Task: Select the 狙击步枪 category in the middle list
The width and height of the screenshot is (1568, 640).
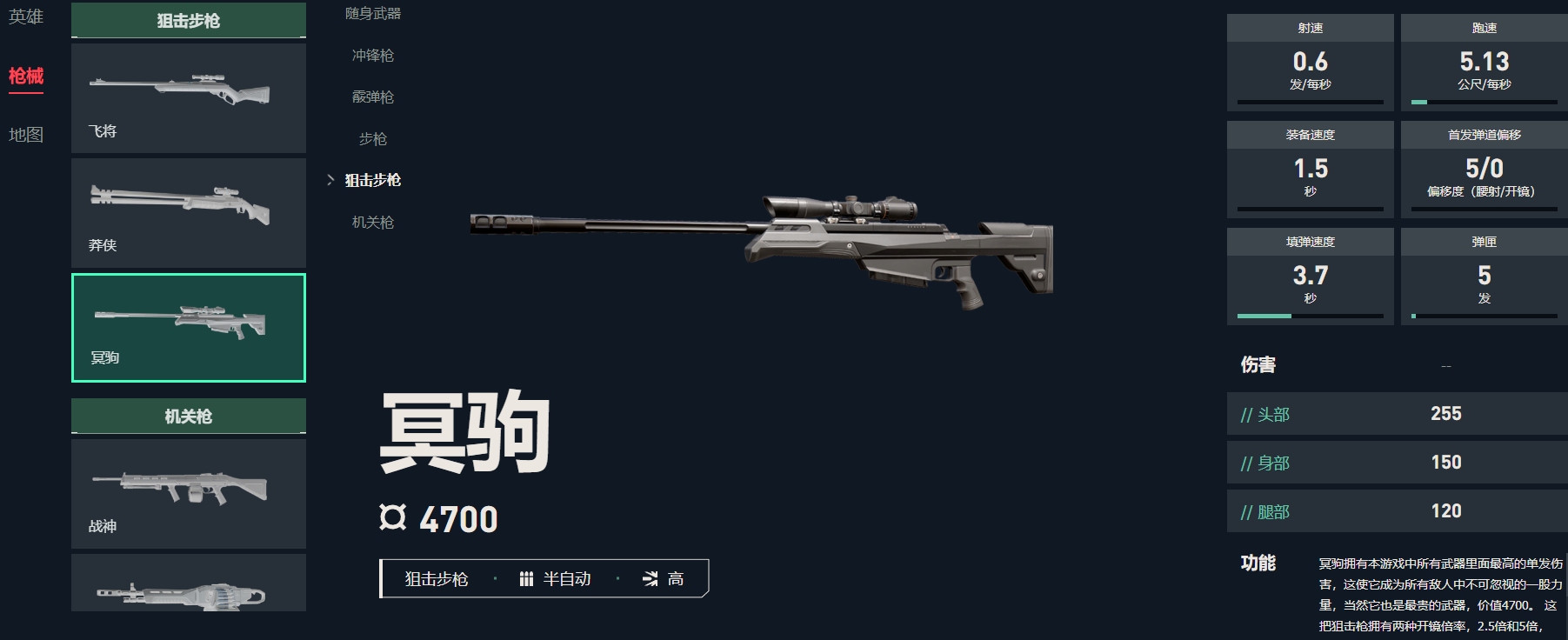Action: 373,180
